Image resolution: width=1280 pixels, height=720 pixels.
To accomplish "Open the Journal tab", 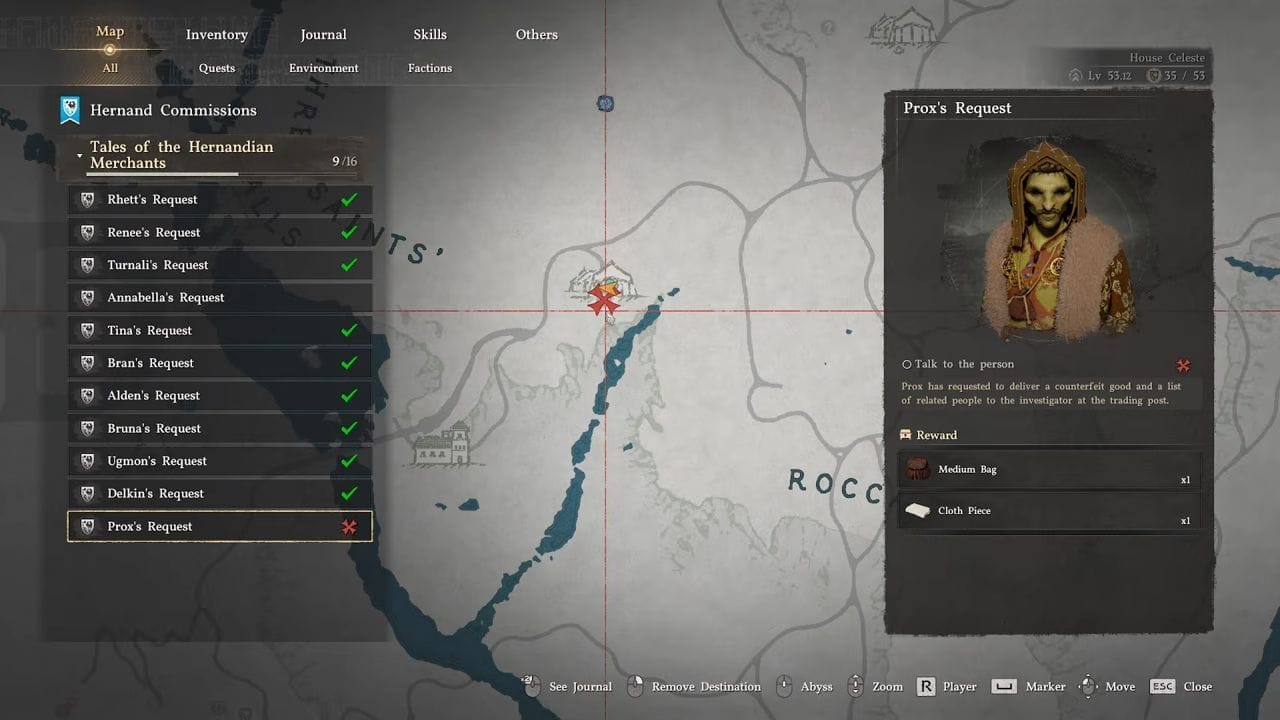I will (323, 35).
